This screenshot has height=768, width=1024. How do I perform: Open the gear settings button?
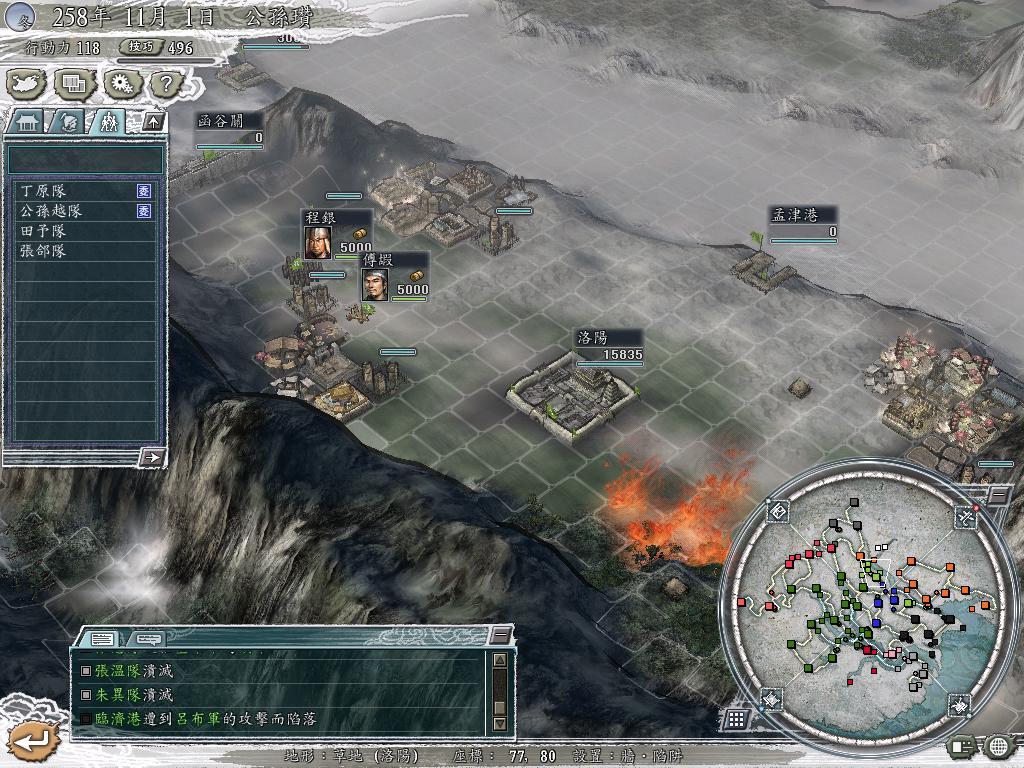[120, 83]
